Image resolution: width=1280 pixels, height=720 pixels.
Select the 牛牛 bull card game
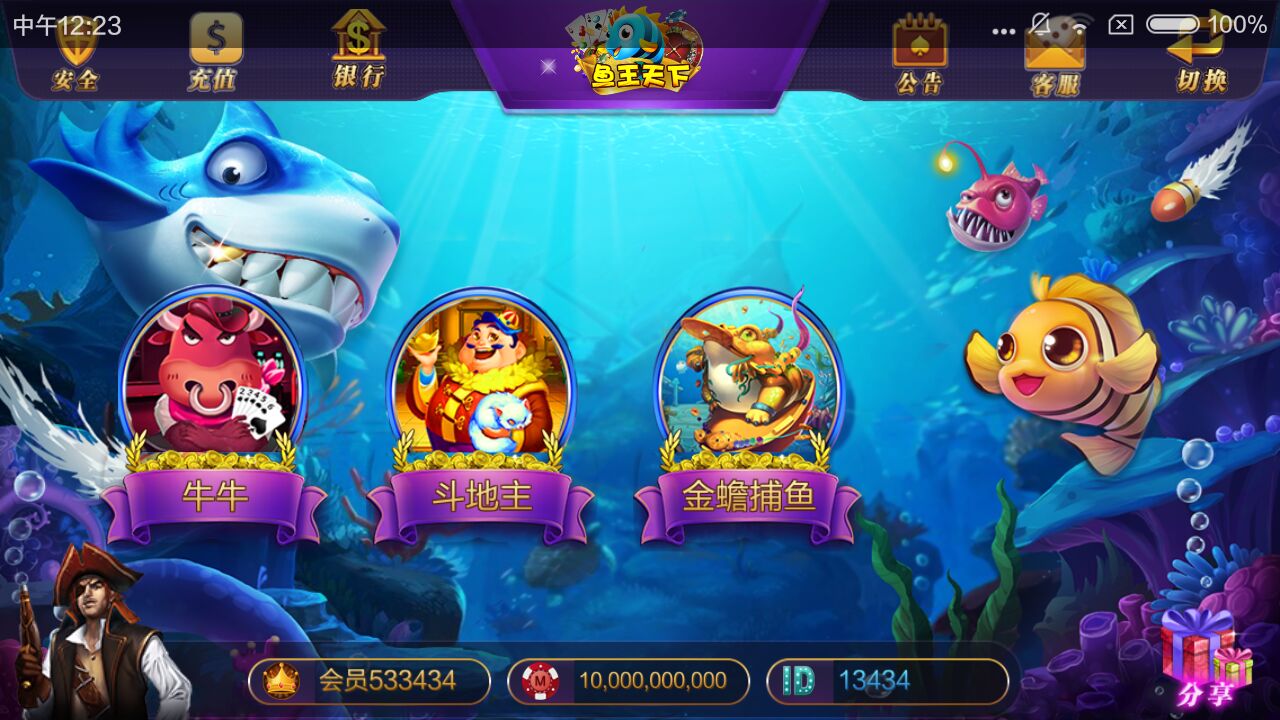pyautogui.click(x=213, y=420)
